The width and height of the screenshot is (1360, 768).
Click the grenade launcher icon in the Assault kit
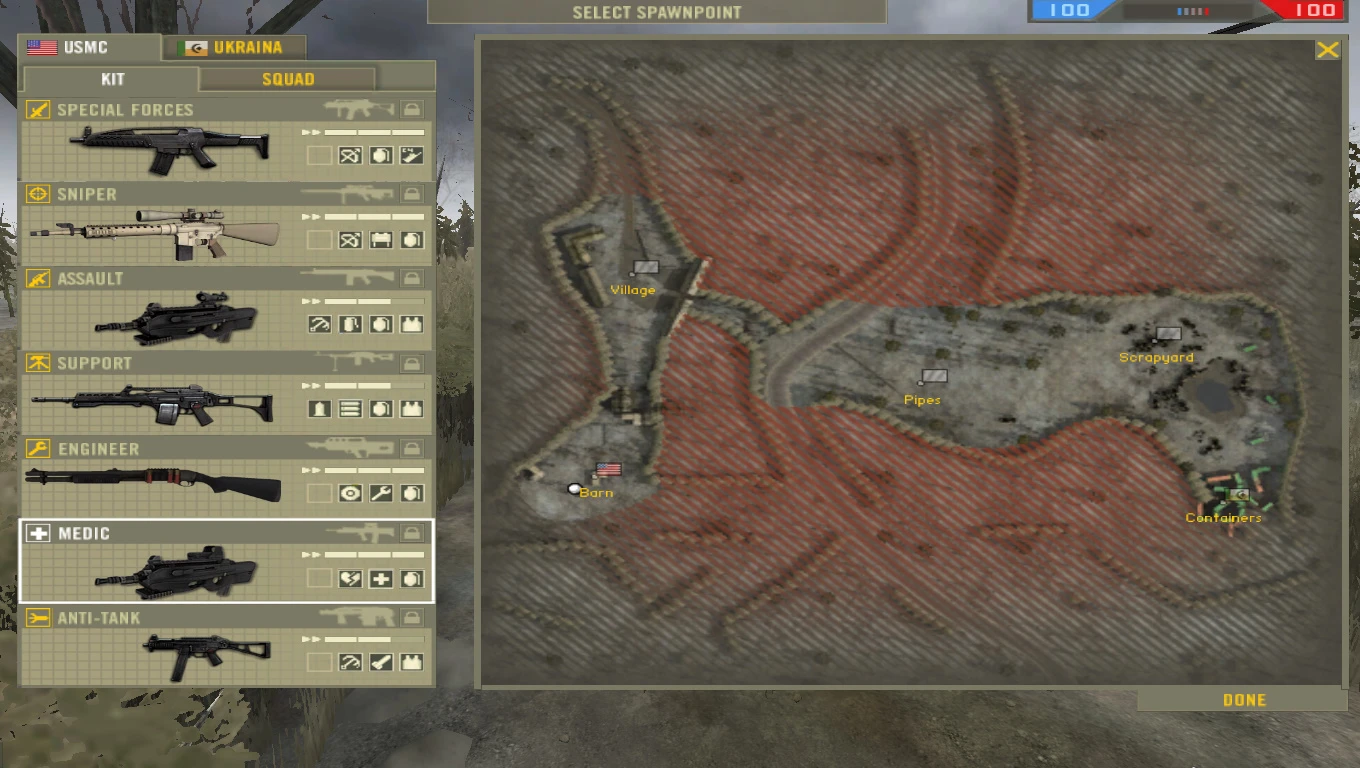click(x=322, y=324)
